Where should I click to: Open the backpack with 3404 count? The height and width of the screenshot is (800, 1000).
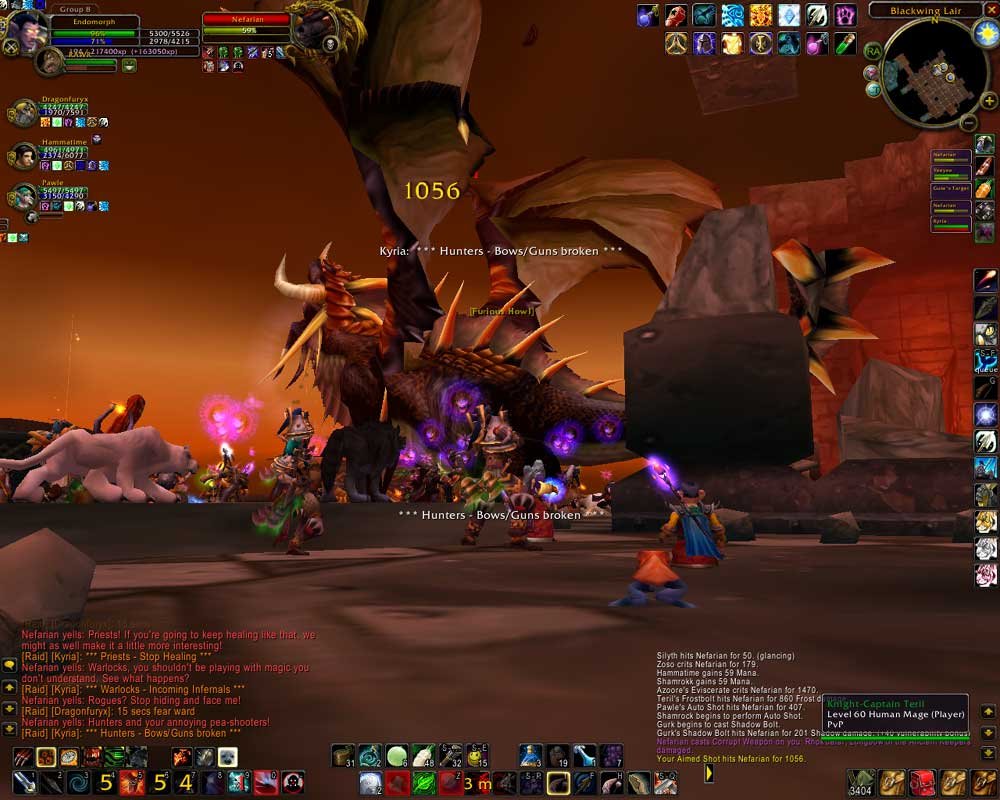(x=860, y=782)
